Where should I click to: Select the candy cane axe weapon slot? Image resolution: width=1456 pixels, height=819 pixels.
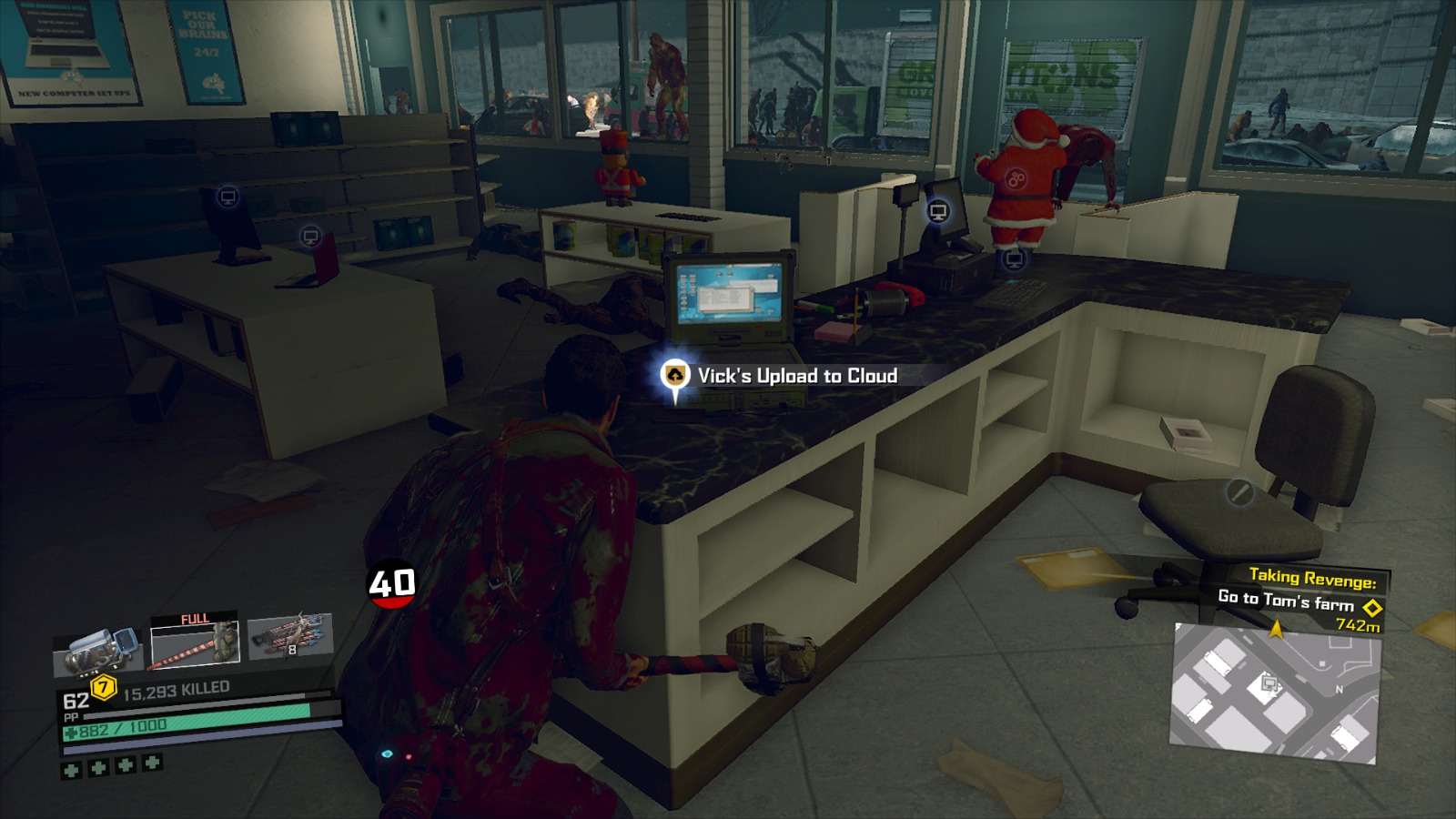pos(194,642)
